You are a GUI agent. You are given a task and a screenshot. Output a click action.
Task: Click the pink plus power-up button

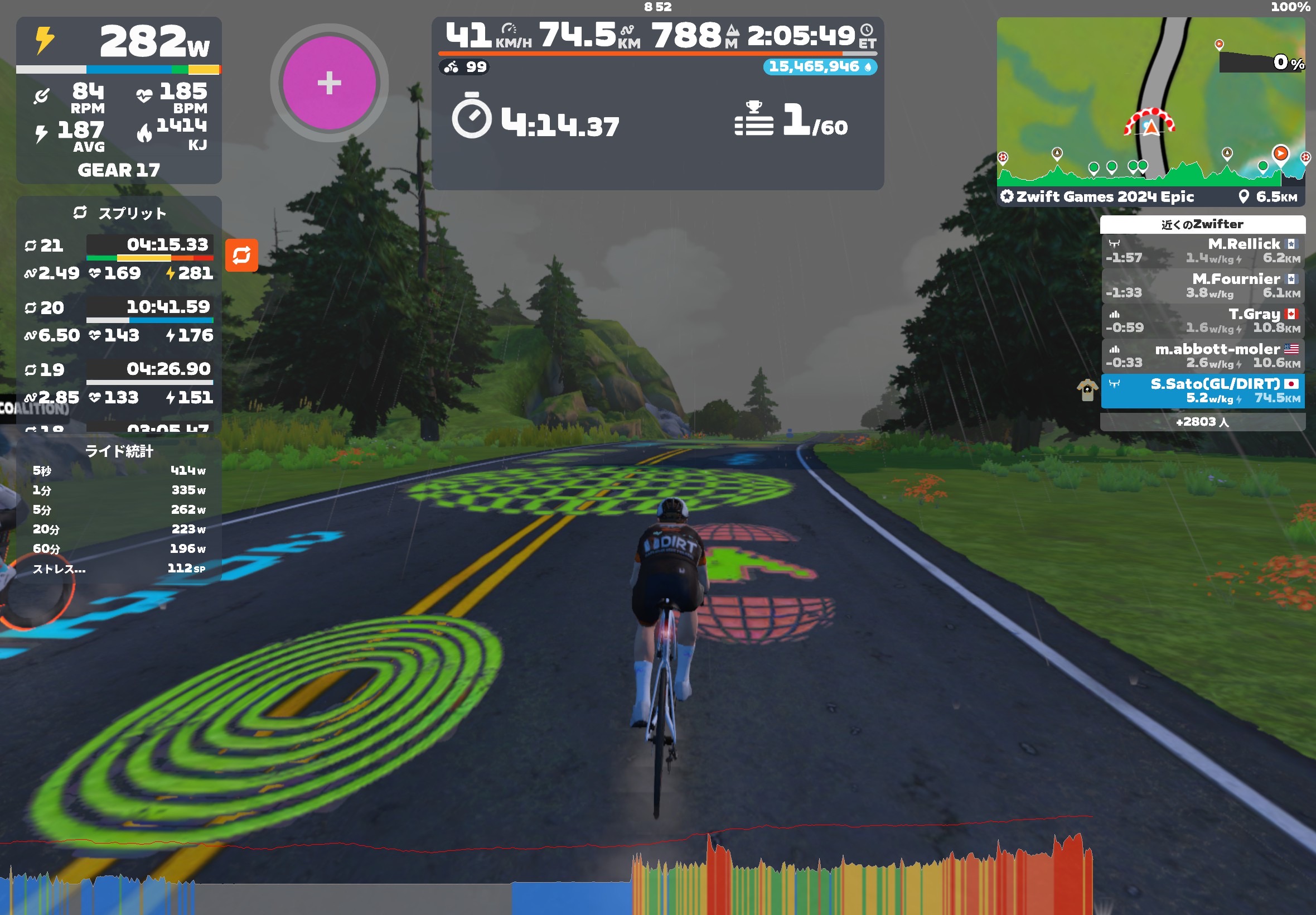(329, 83)
